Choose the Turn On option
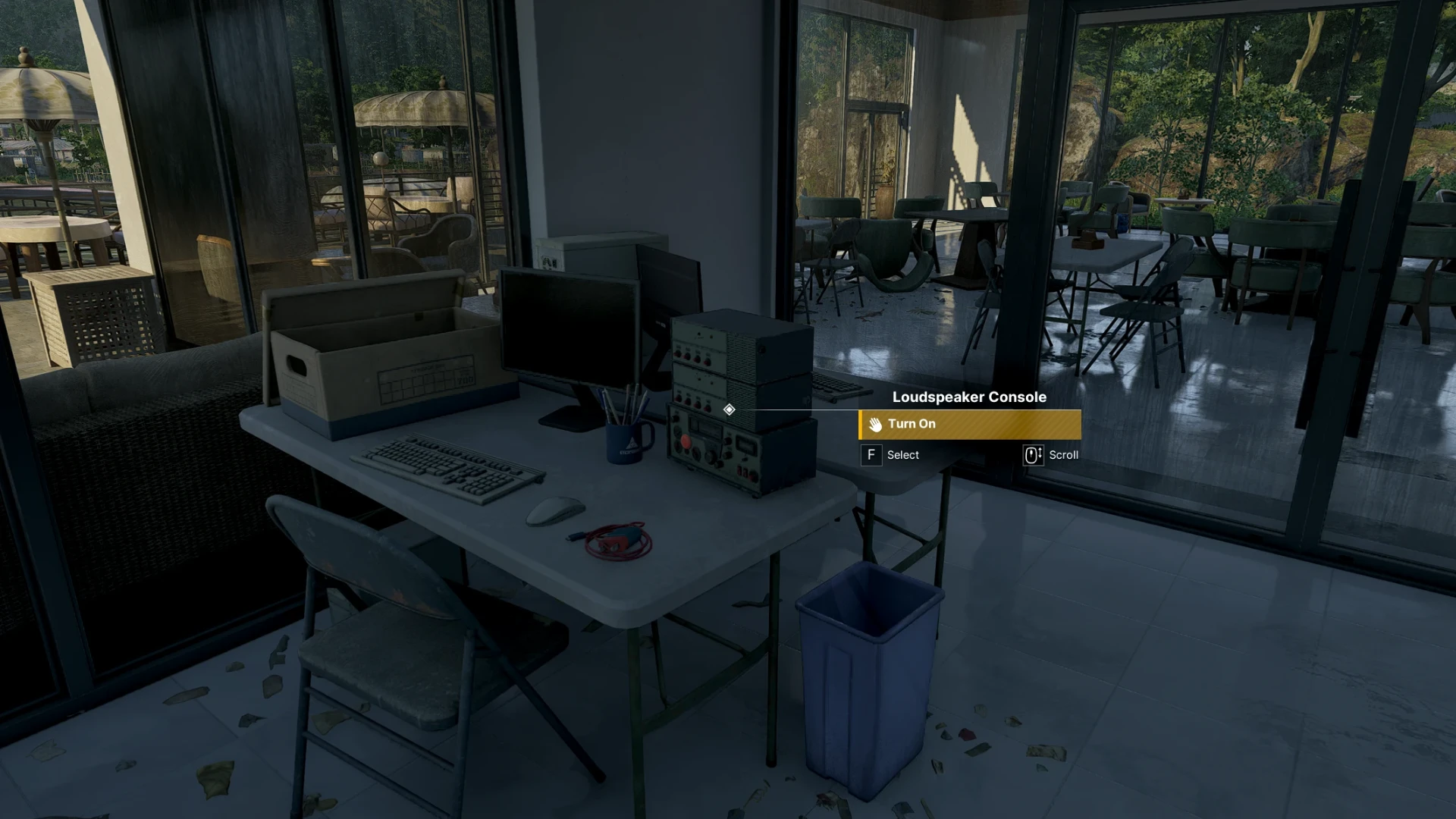 pos(969,425)
